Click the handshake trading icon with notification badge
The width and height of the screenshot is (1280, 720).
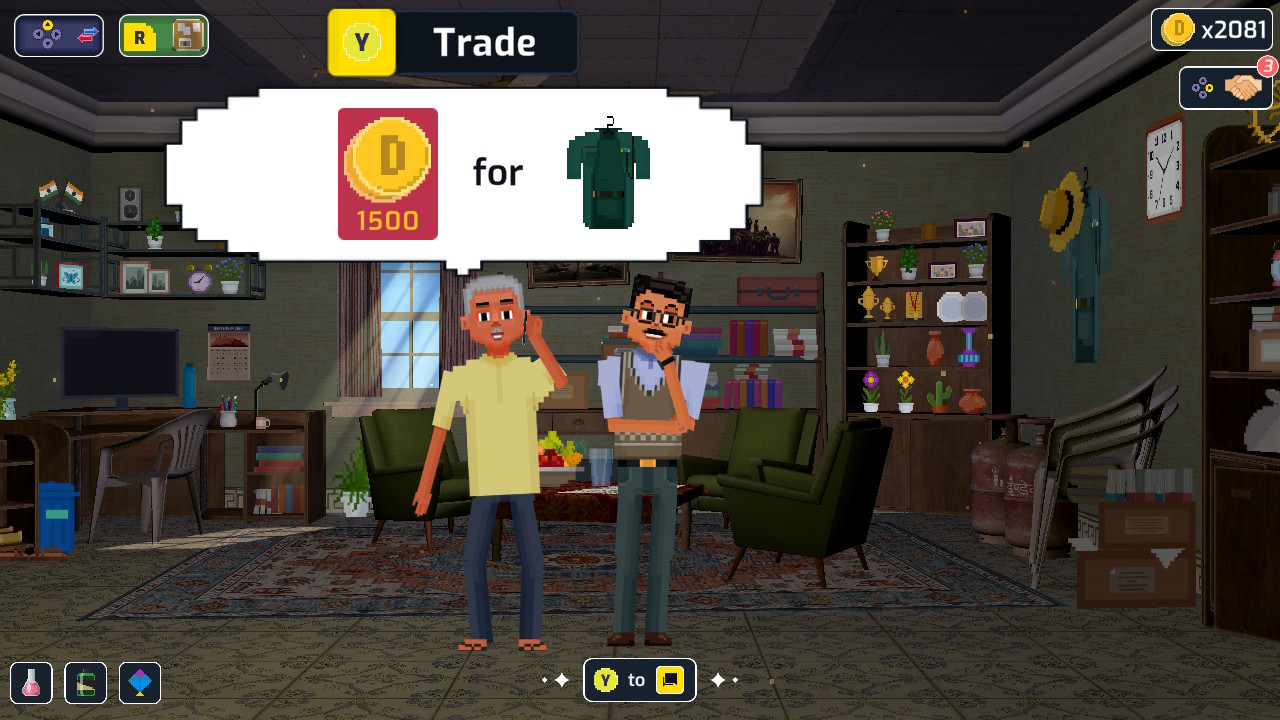click(x=1243, y=88)
